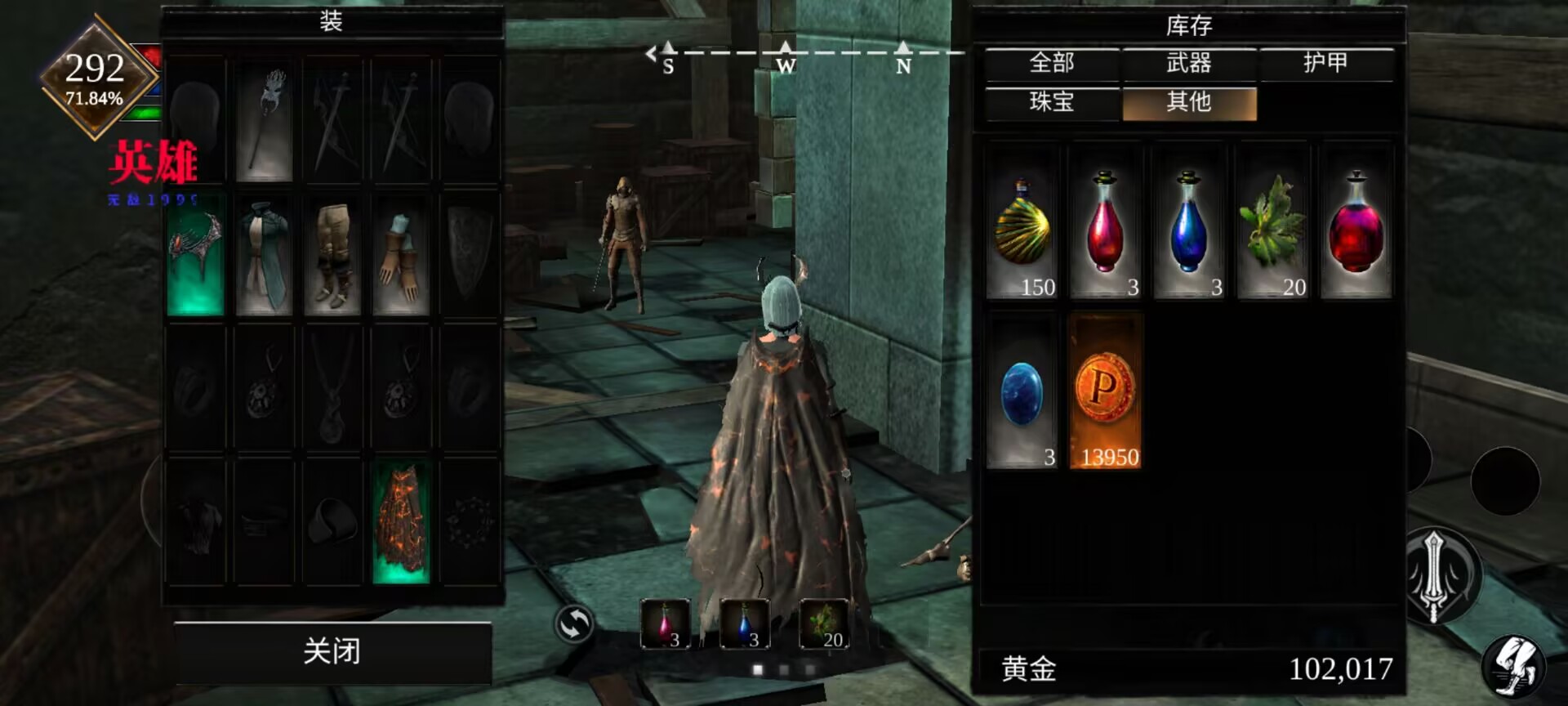Tap the circular swap arrows button

coord(573,625)
